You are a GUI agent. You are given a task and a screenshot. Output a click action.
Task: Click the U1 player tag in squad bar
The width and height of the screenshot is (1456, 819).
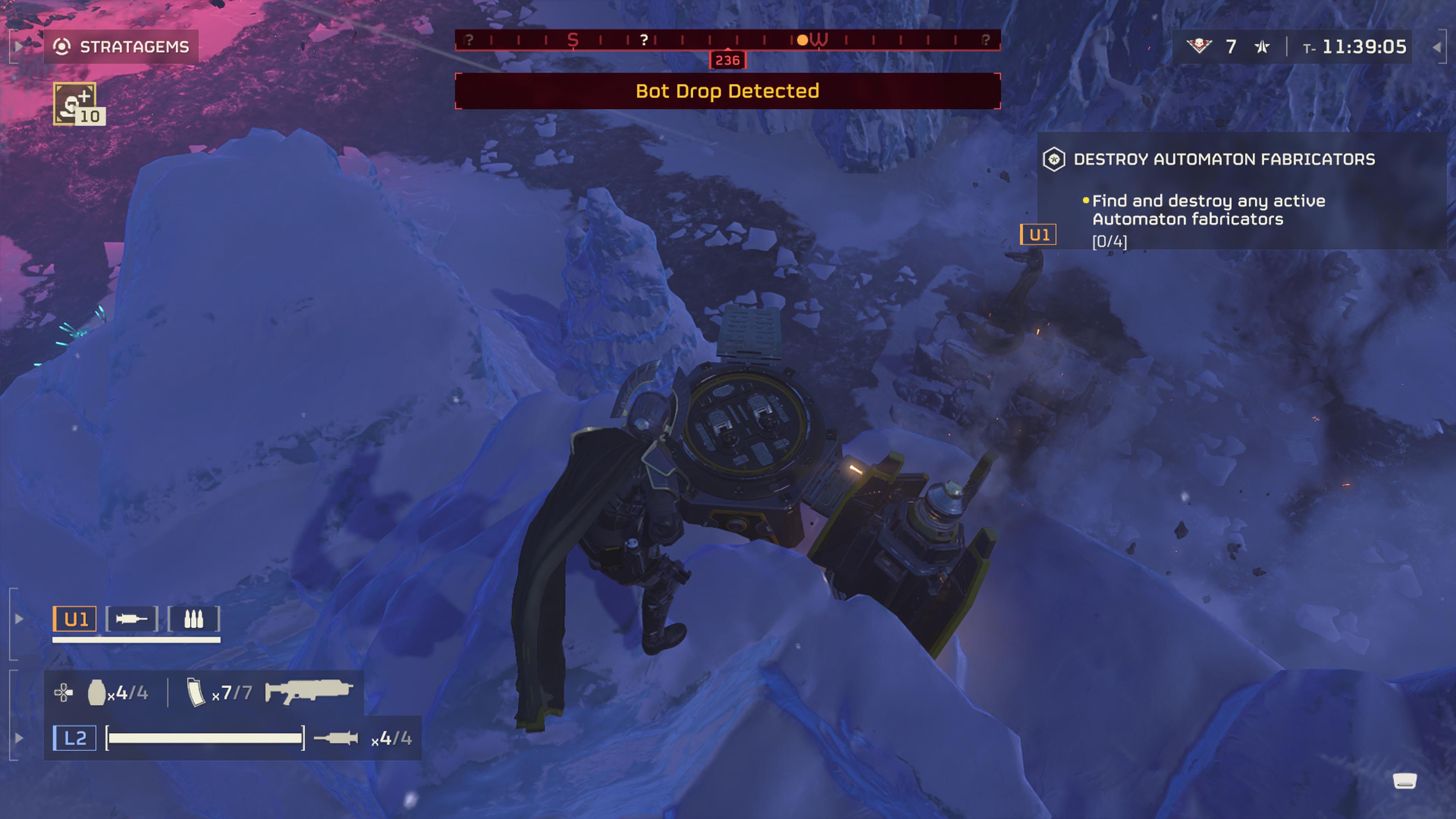[75, 619]
